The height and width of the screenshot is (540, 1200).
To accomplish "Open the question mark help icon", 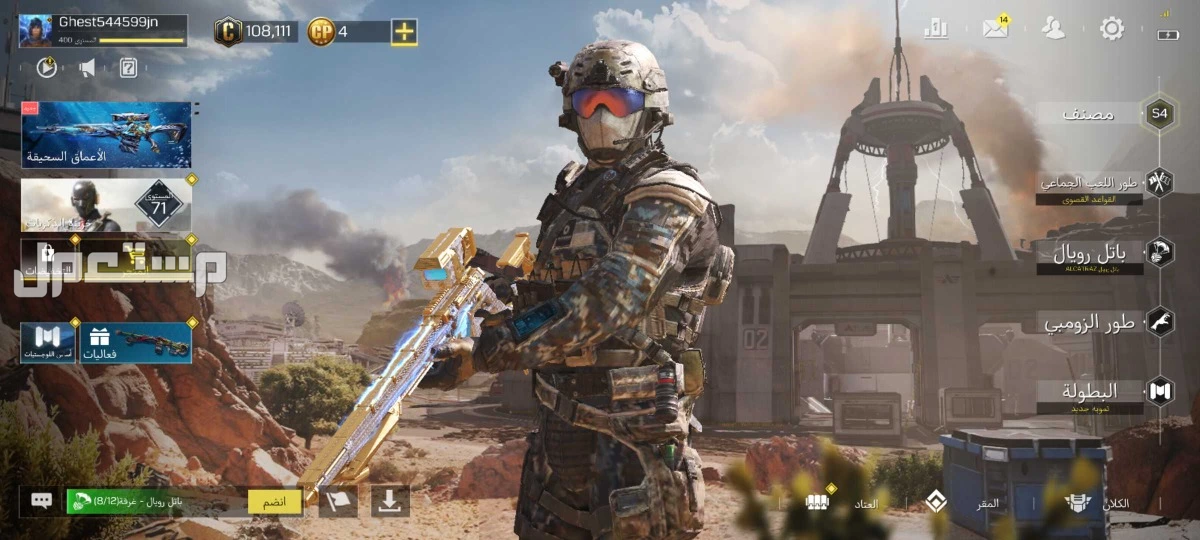I will [x=128, y=68].
